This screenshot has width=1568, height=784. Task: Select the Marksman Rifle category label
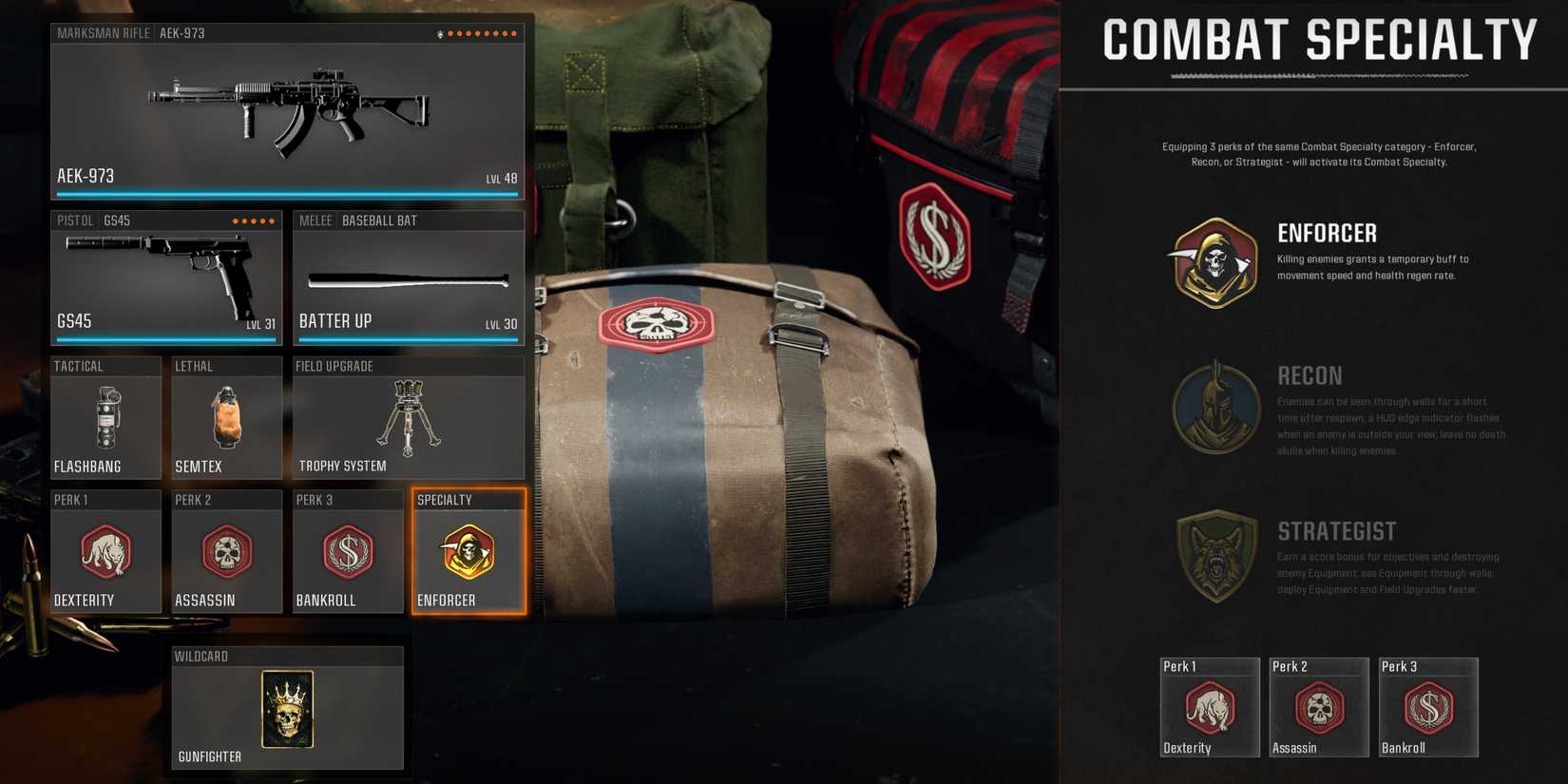tap(105, 32)
